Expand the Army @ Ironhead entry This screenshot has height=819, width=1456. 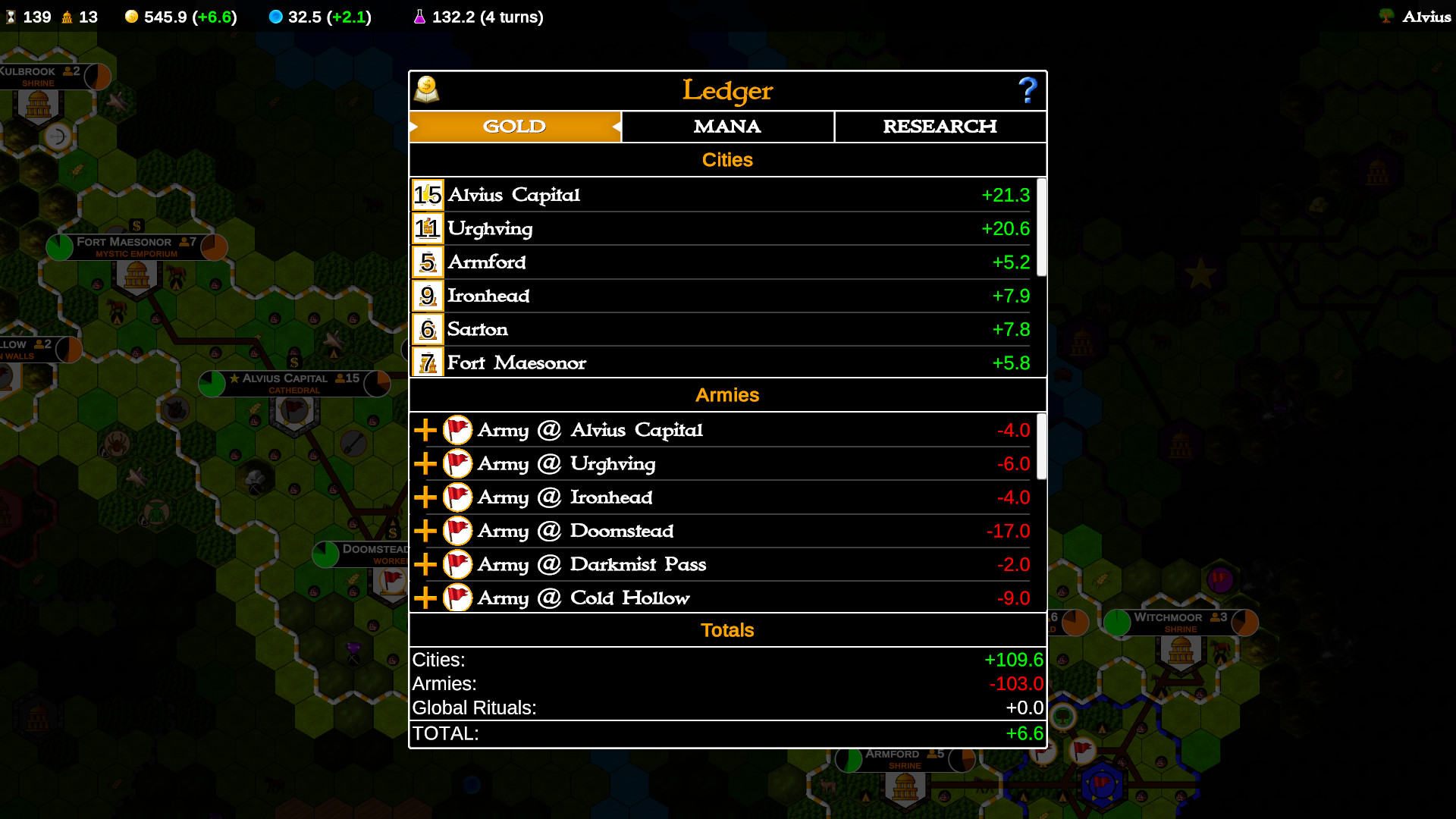425,497
